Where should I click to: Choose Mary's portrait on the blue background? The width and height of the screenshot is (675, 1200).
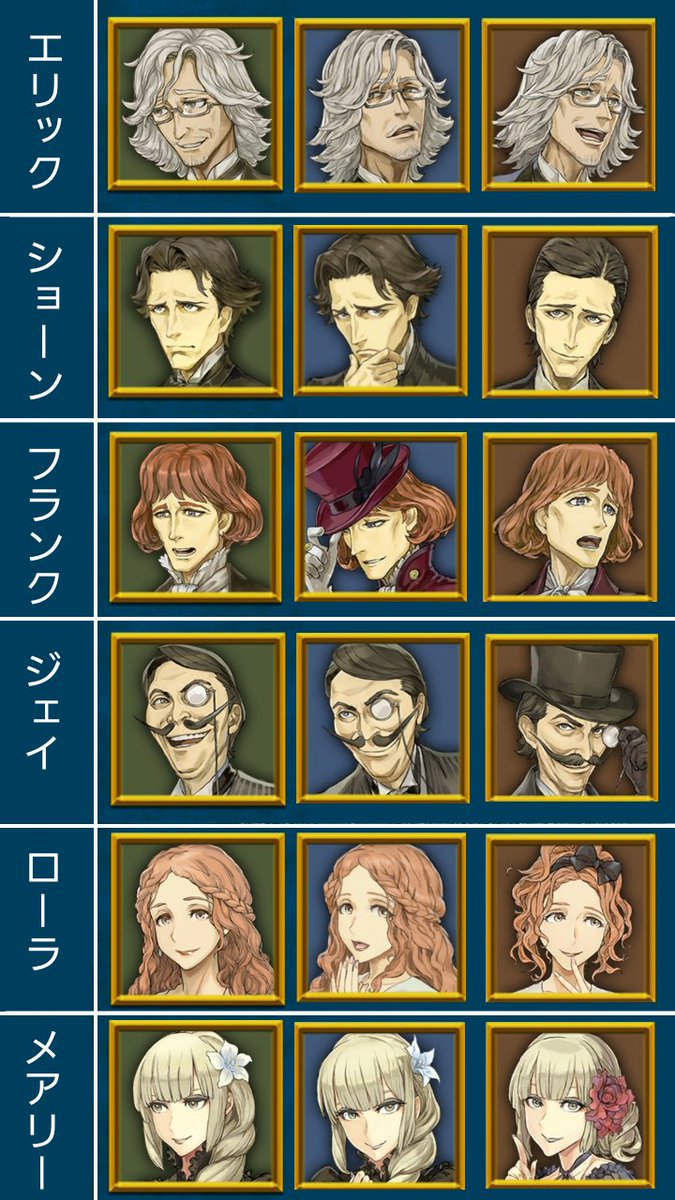pyautogui.click(x=381, y=1110)
